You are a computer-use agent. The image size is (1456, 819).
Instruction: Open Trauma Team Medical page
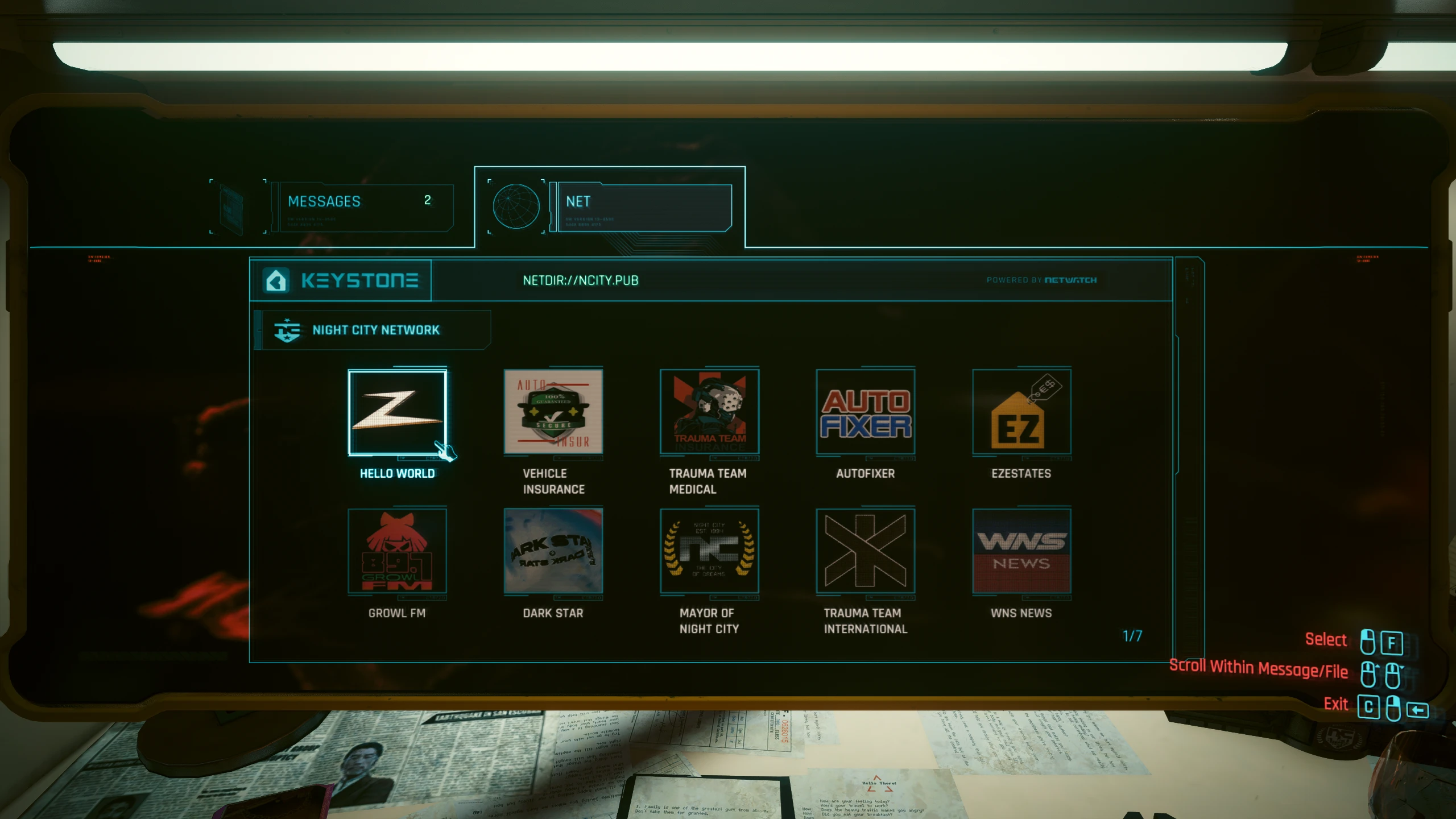[709, 412]
